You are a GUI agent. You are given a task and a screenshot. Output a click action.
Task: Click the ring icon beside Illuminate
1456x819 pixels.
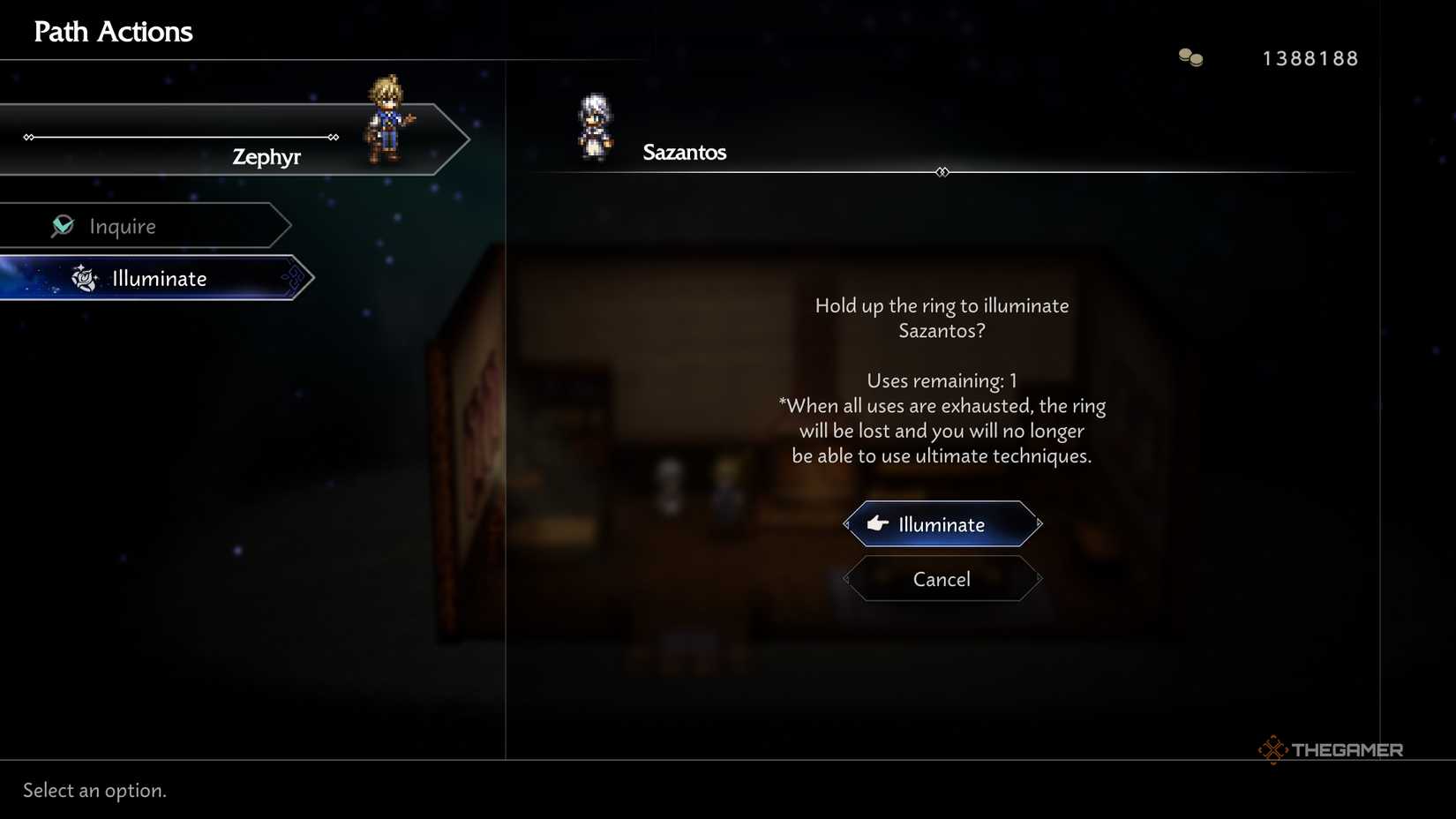(84, 278)
